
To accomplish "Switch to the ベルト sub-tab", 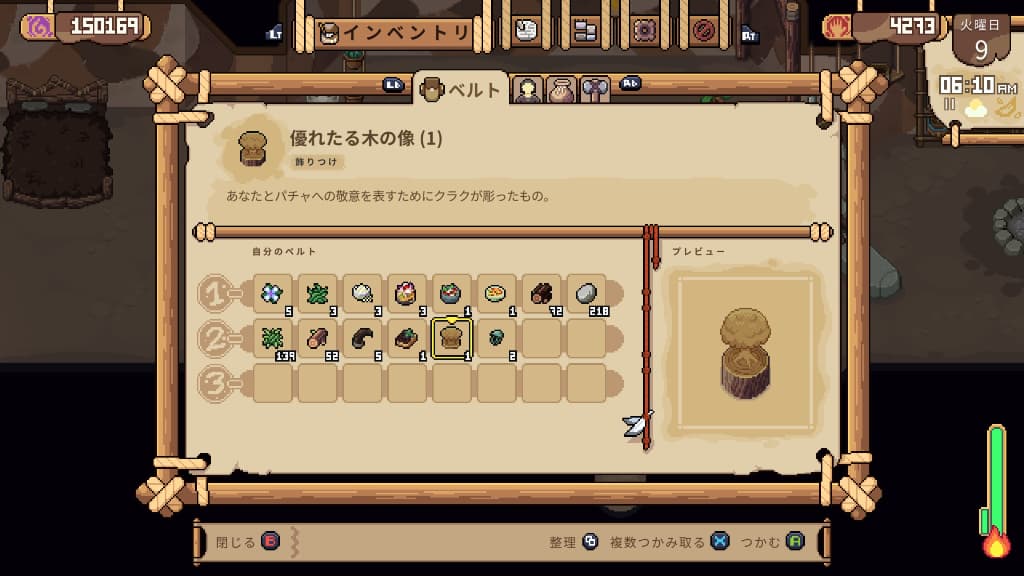I will (x=460, y=90).
